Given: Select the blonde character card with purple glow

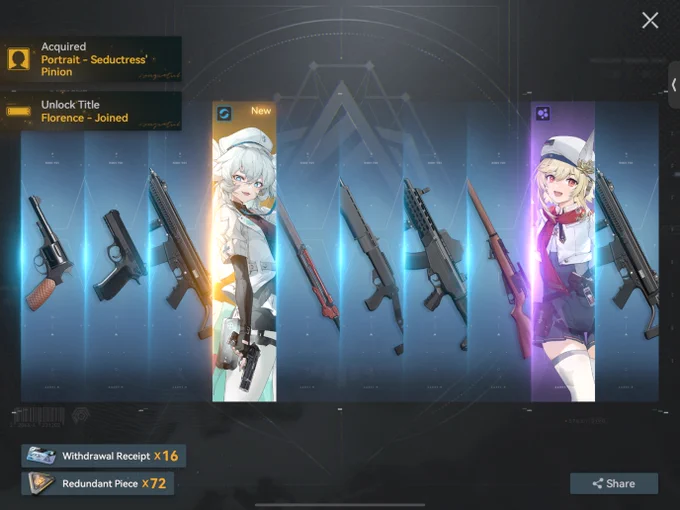Looking at the screenshot, I should tap(563, 250).
